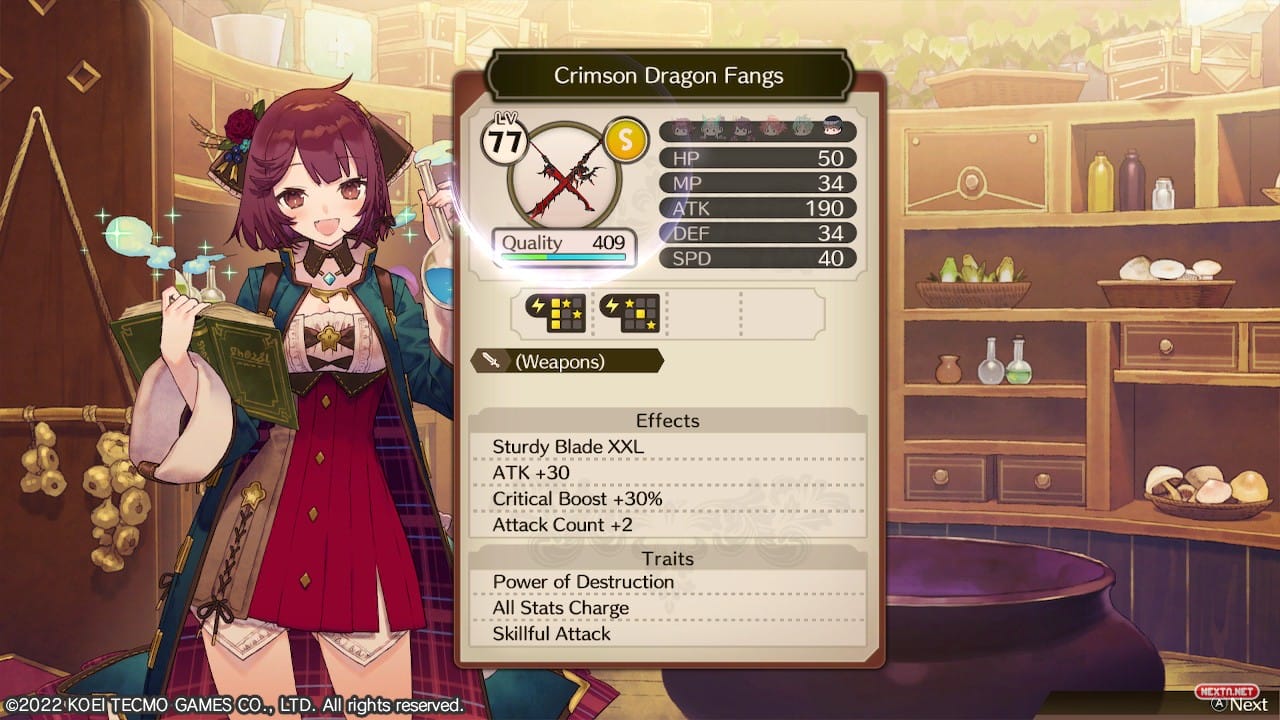Click the sword icon on the Weapons banner

tap(492, 360)
